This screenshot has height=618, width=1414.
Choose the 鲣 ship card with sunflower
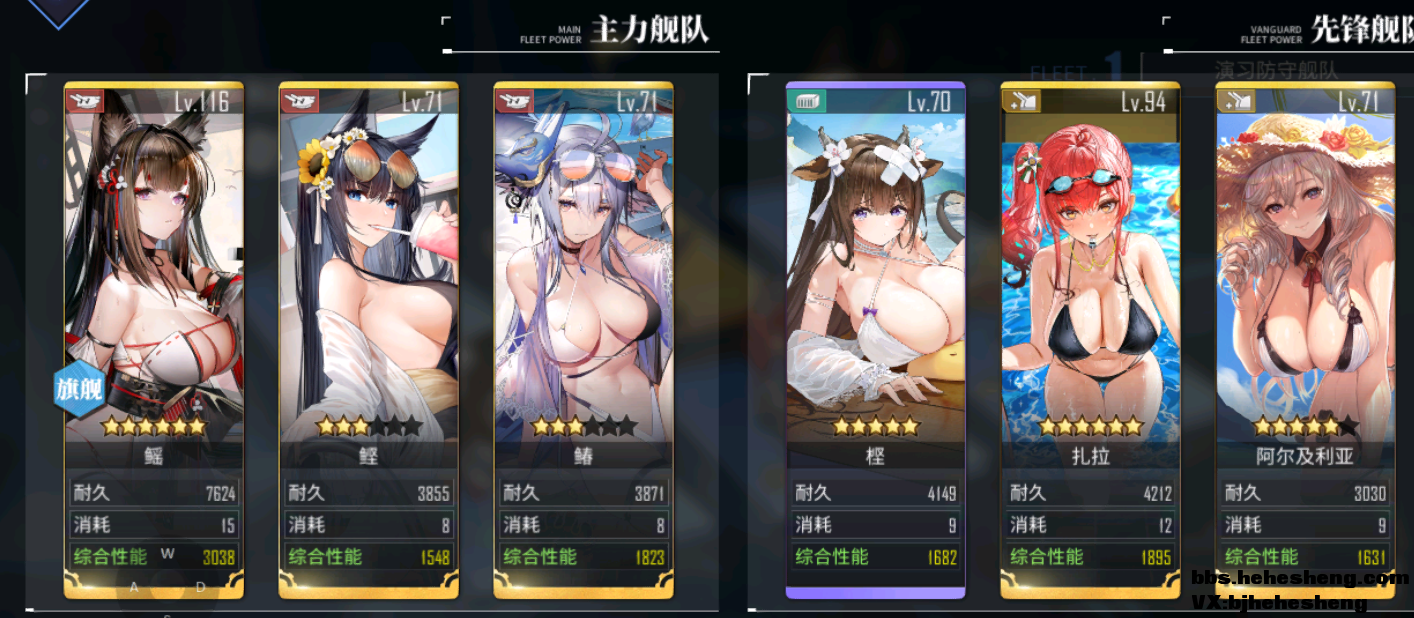pyautogui.click(x=368, y=300)
